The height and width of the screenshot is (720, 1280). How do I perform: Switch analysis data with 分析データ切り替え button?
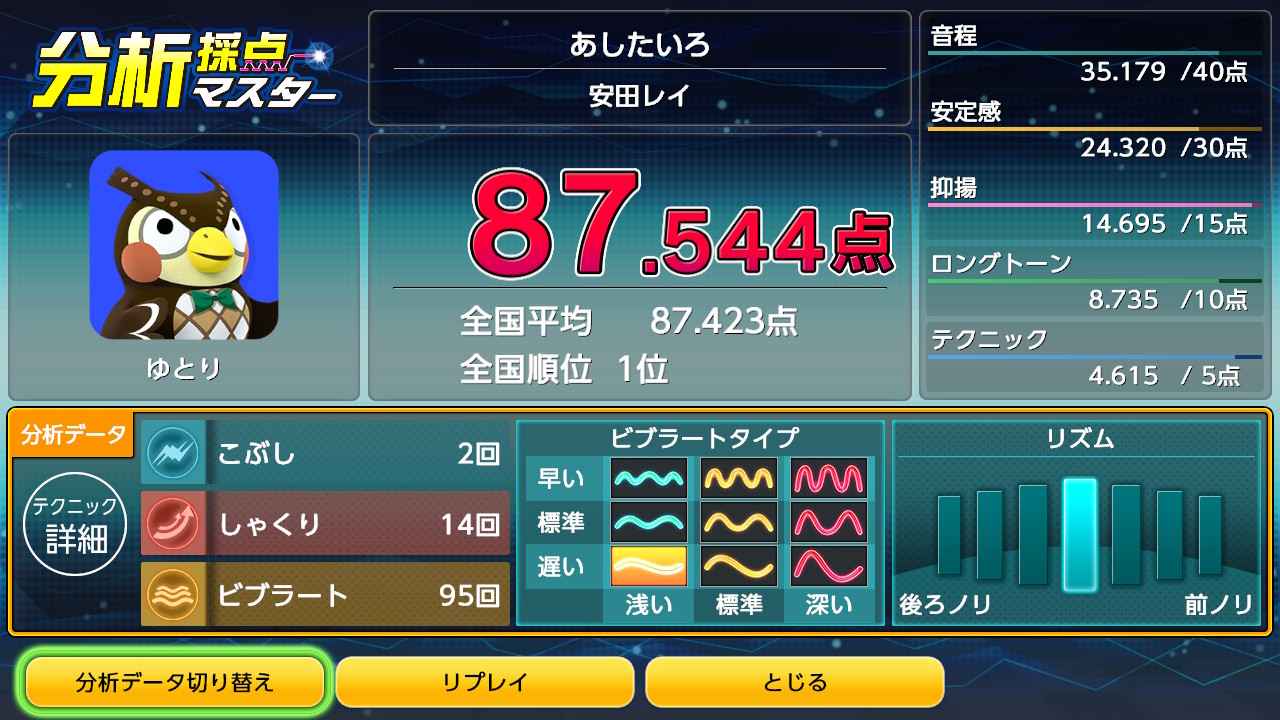pos(175,683)
